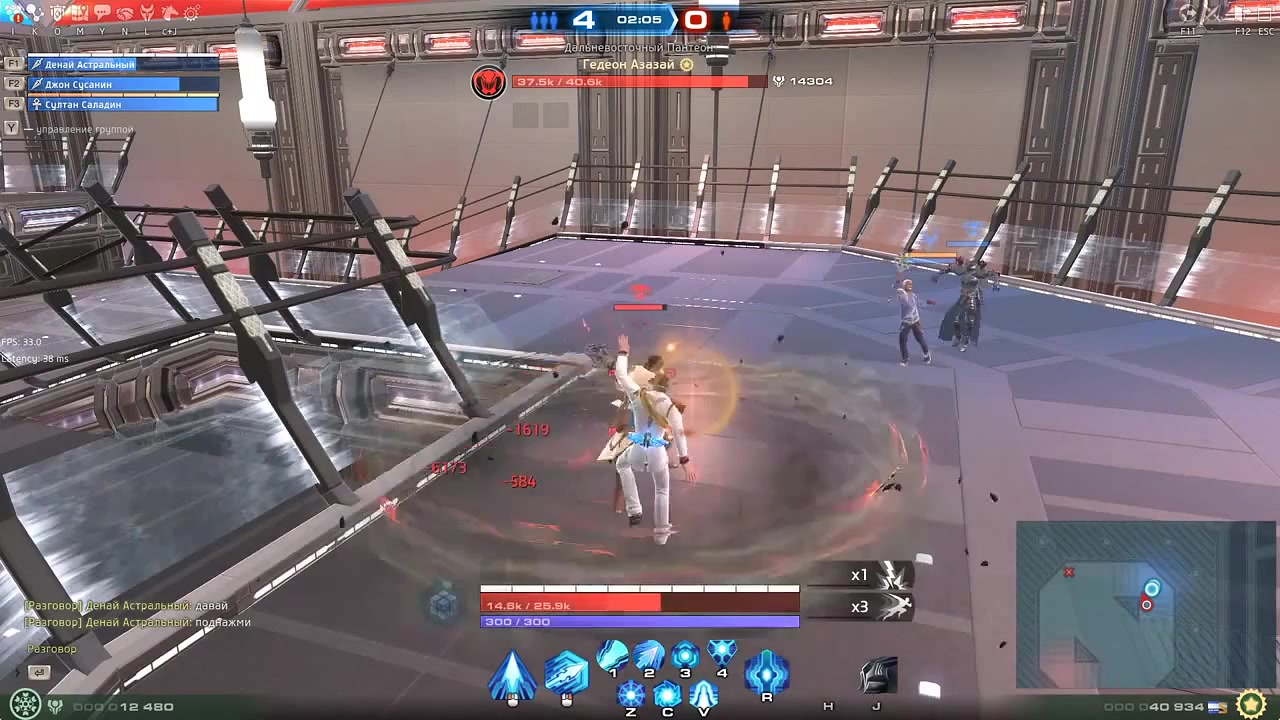Screen dimensions: 1280x720
Task: Trigger the large ultimate ability marked R
Action: (766, 672)
